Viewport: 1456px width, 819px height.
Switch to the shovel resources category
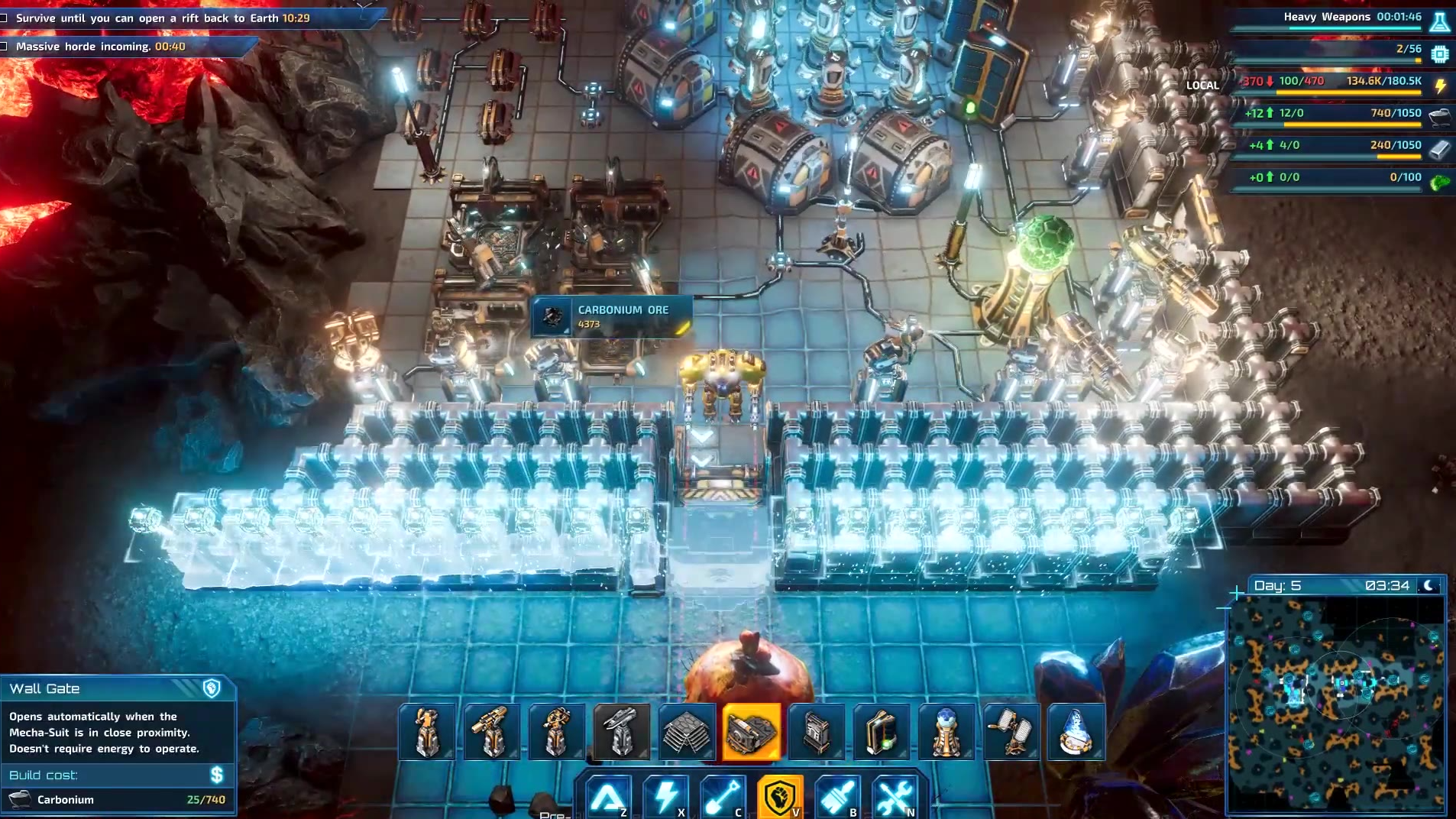pos(723,798)
